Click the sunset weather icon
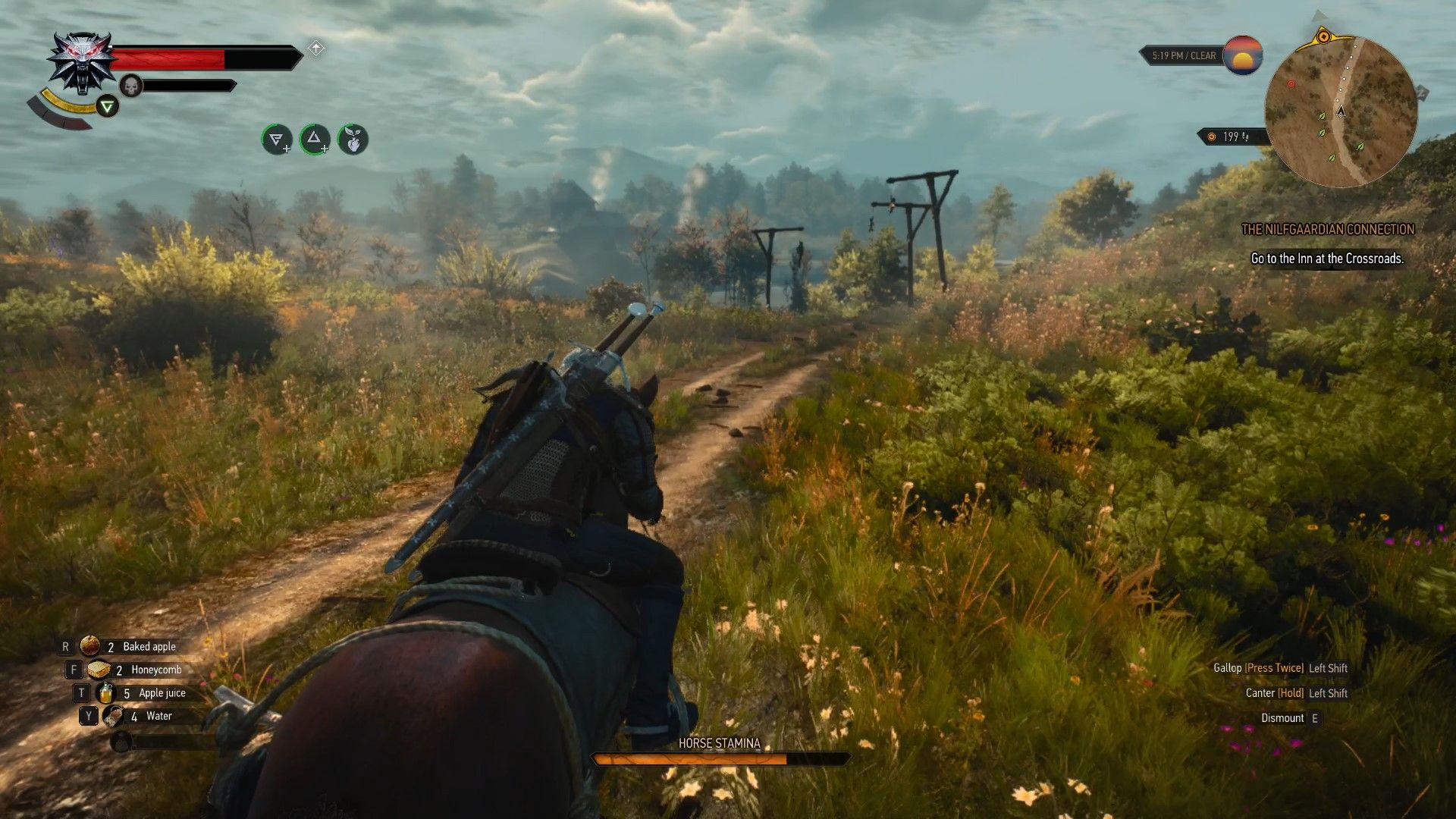The height and width of the screenshot is (819, 1456). (1242, 55)
